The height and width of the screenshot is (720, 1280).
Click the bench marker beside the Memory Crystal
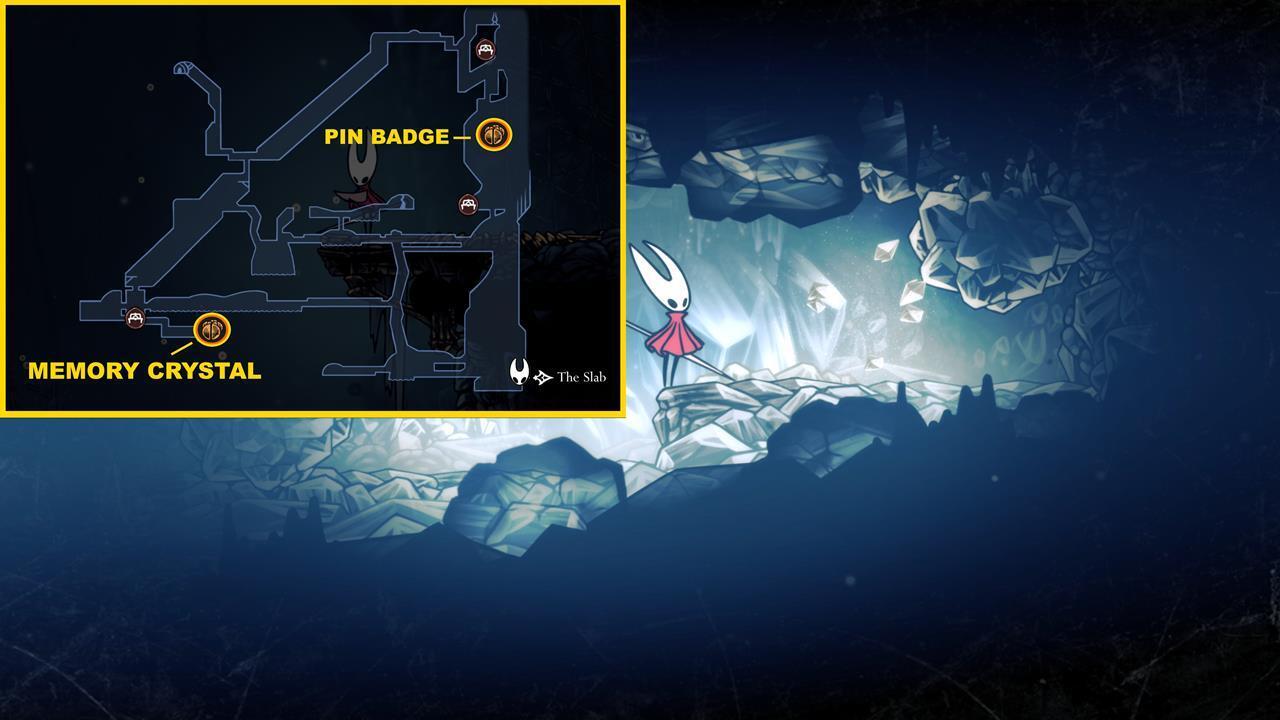pyautogui.click(x=135, y=318)
